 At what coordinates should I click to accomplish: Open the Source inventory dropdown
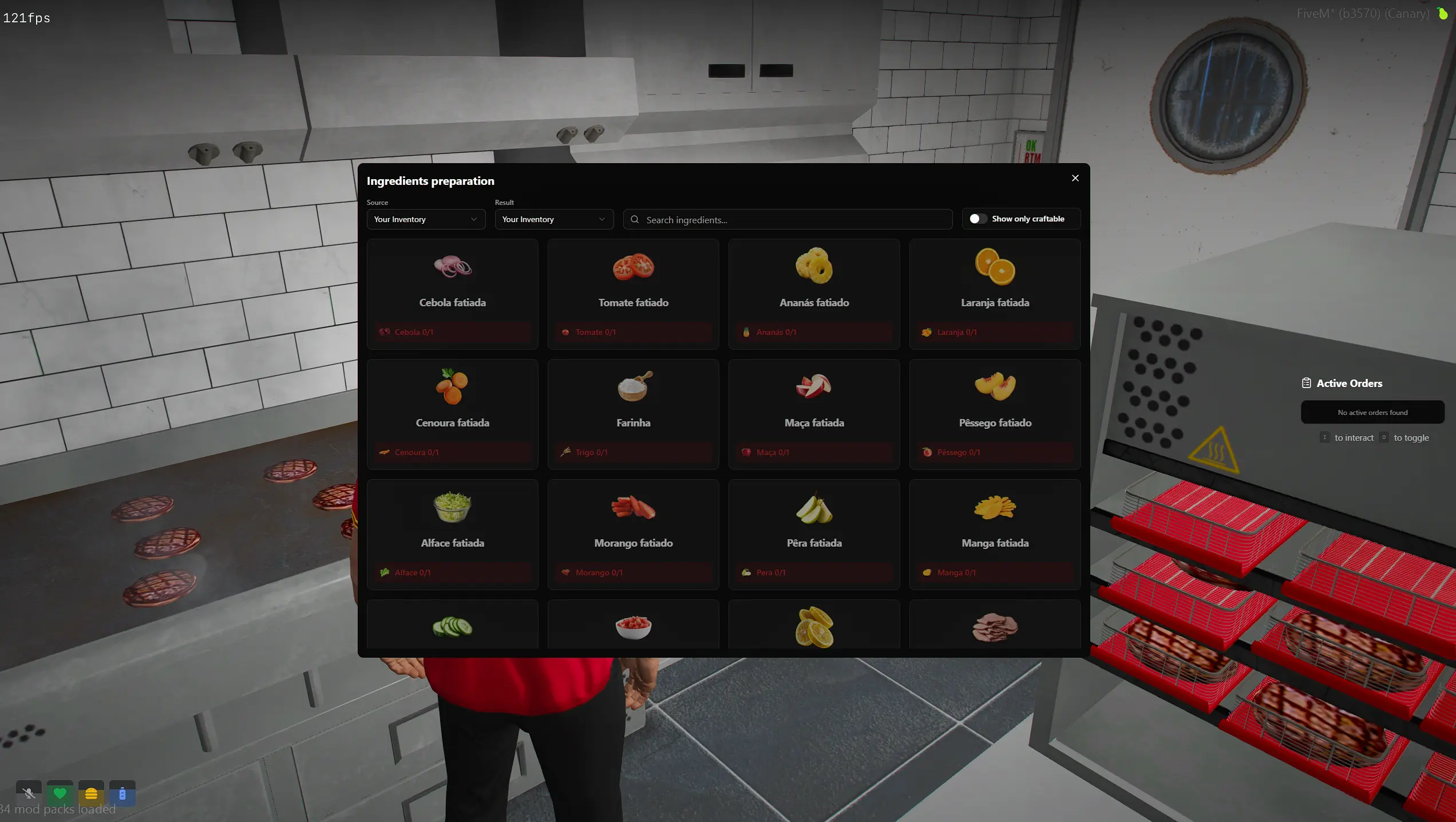pyautogui.click(x=425, y=219)
